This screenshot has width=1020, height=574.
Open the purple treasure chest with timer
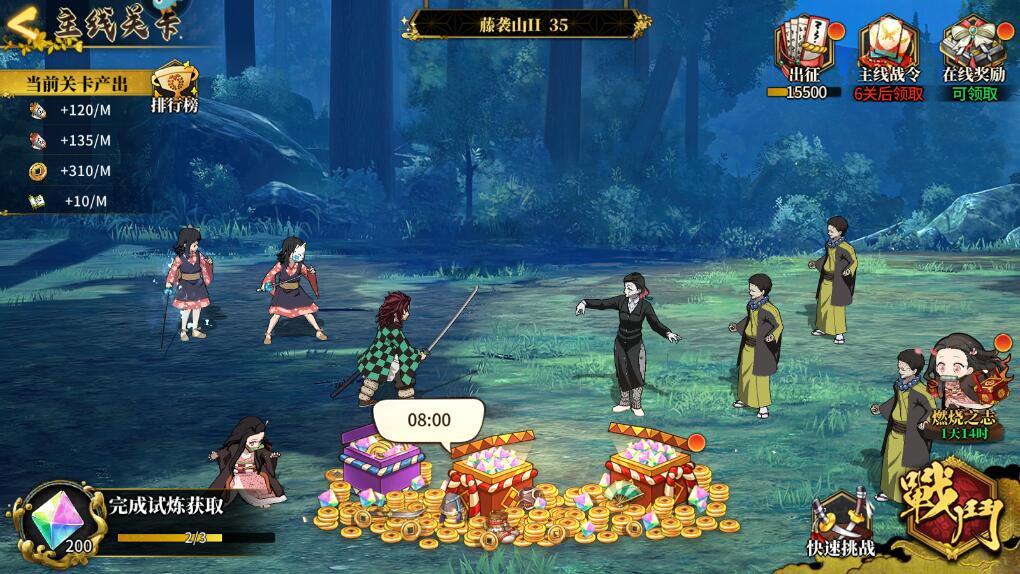pyautogui.click(x=380, y=462)
